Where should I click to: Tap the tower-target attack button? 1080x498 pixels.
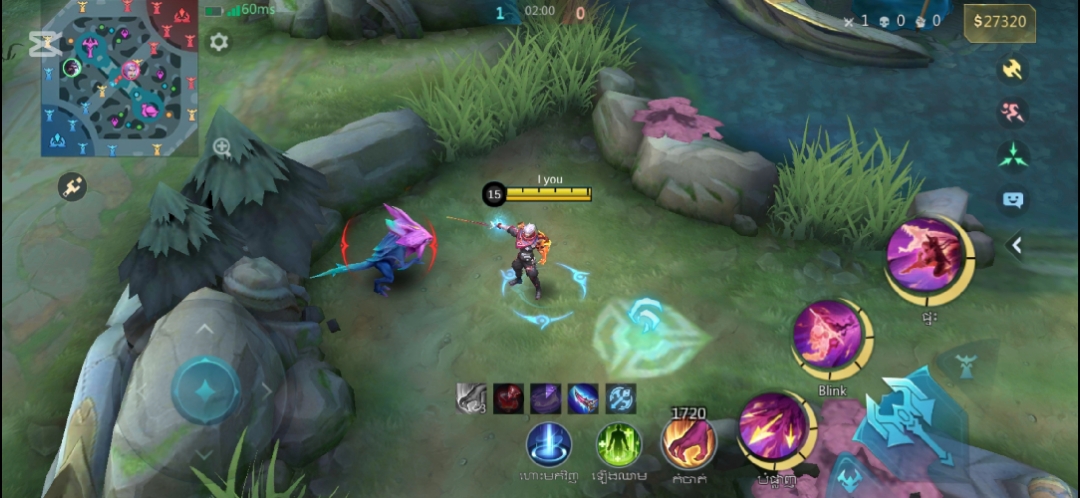[966, 366]
